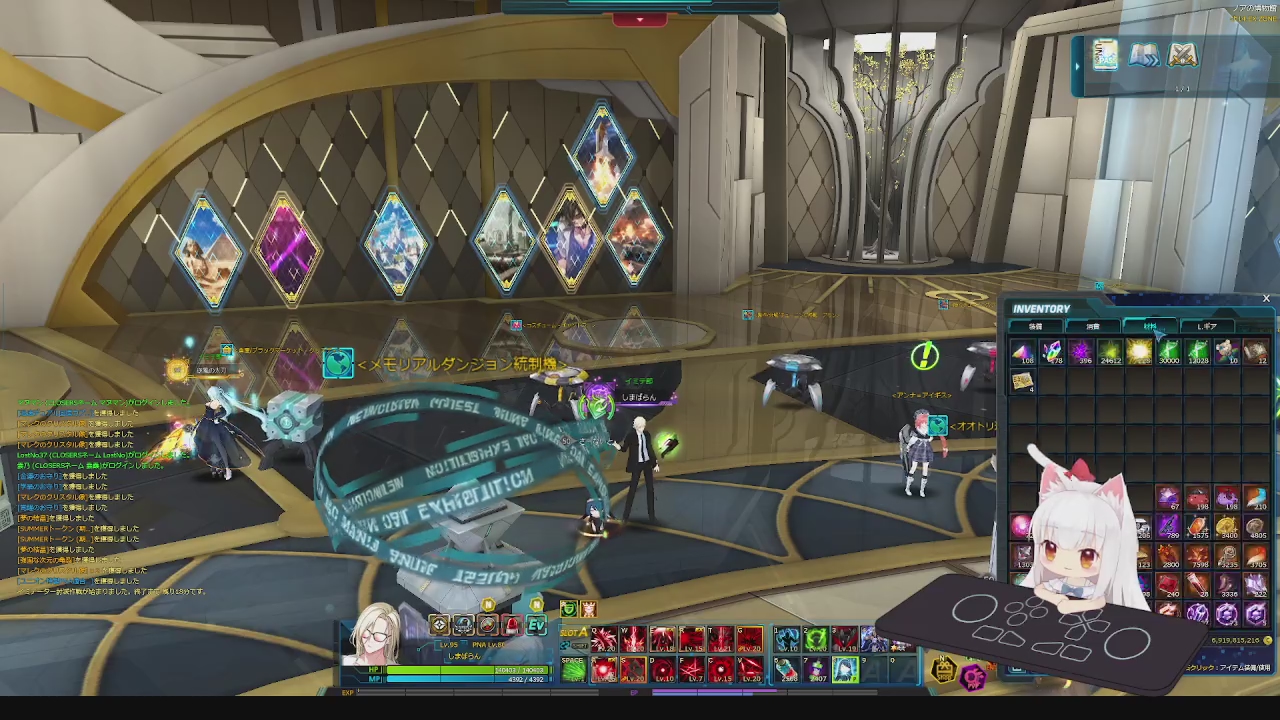Open the Union Pass icon
Screen dimensions: 1280x720
pos(1105,55)
